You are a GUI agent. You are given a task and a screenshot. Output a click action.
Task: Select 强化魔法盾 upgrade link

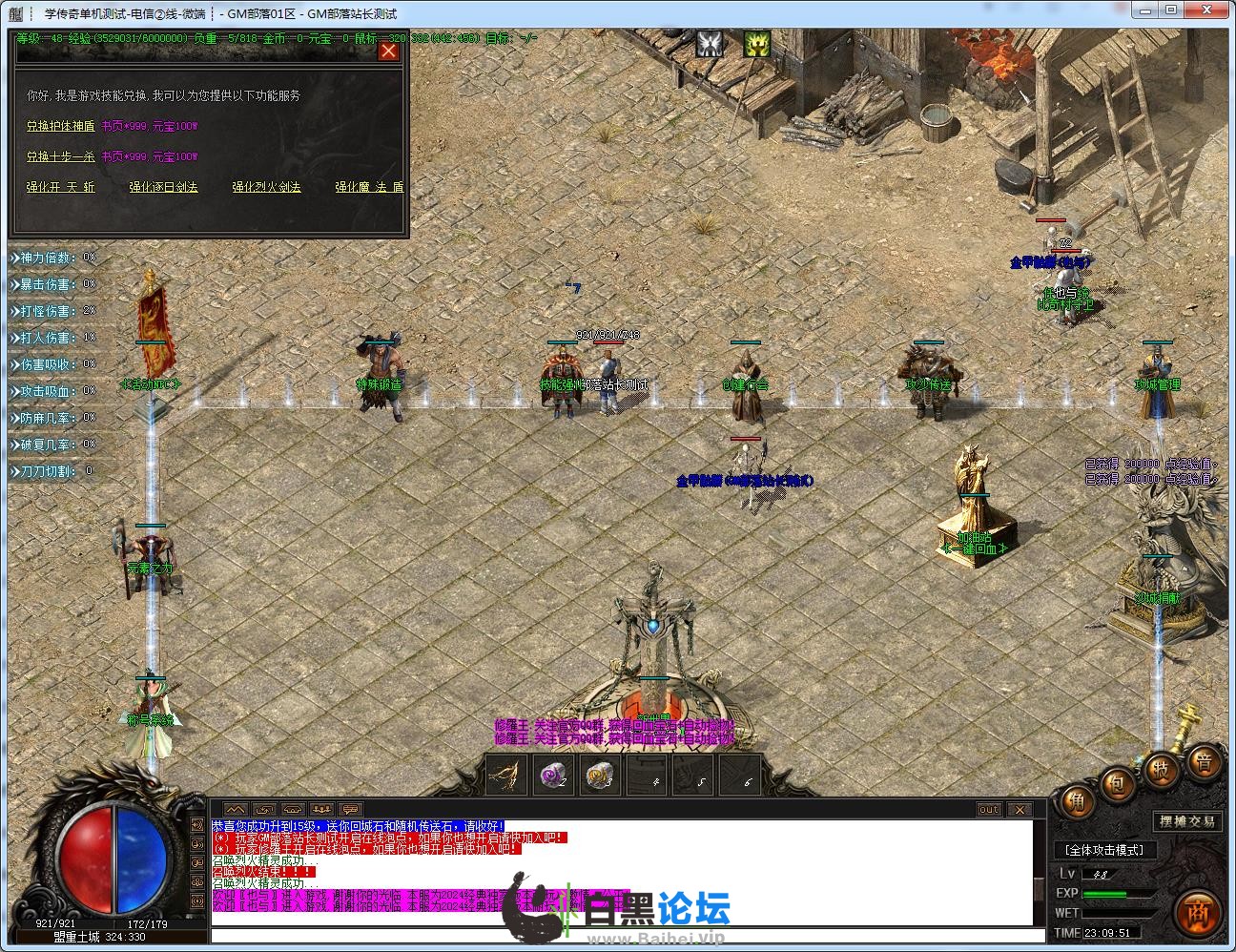(x=369, y=188)
